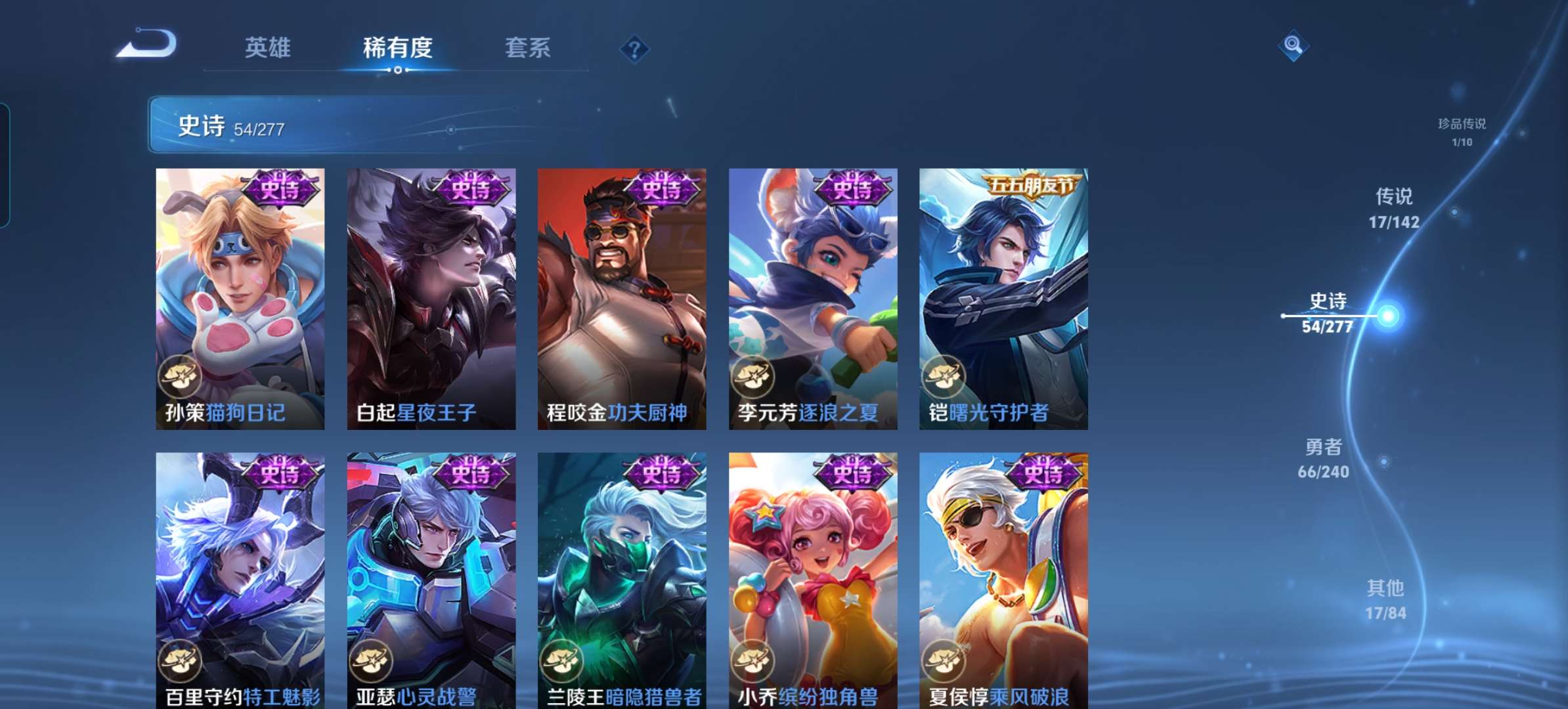Select 珍品传说 in the right rarity sidebar
This screenshot has width=1568, height=709.
pyautogui.click(x=1461, y=128)
